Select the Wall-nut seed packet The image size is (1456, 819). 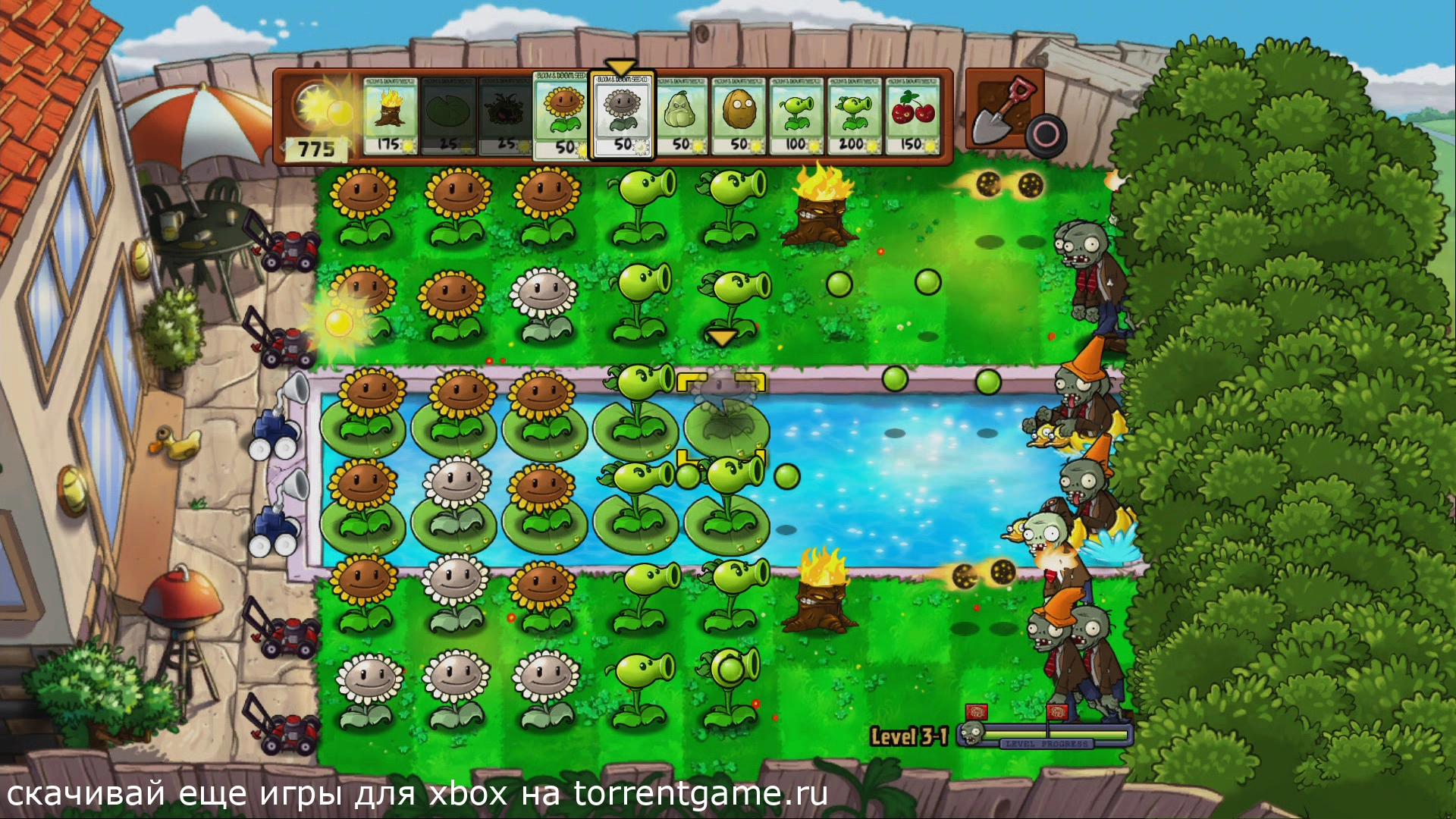[739, 116]
